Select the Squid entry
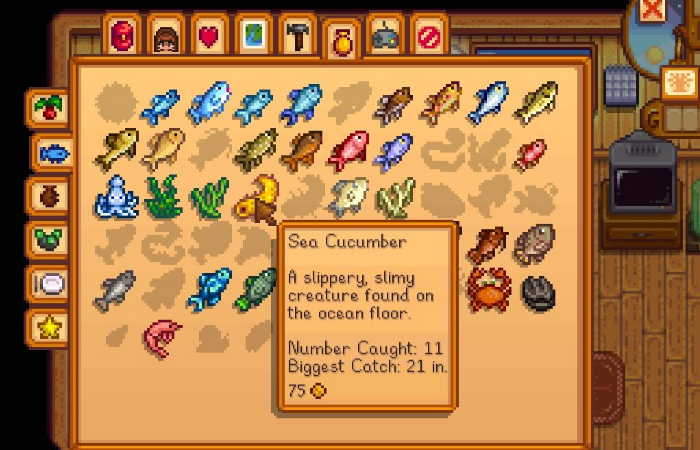The height and width of the screenshot is (450, 700). [115, 196]
